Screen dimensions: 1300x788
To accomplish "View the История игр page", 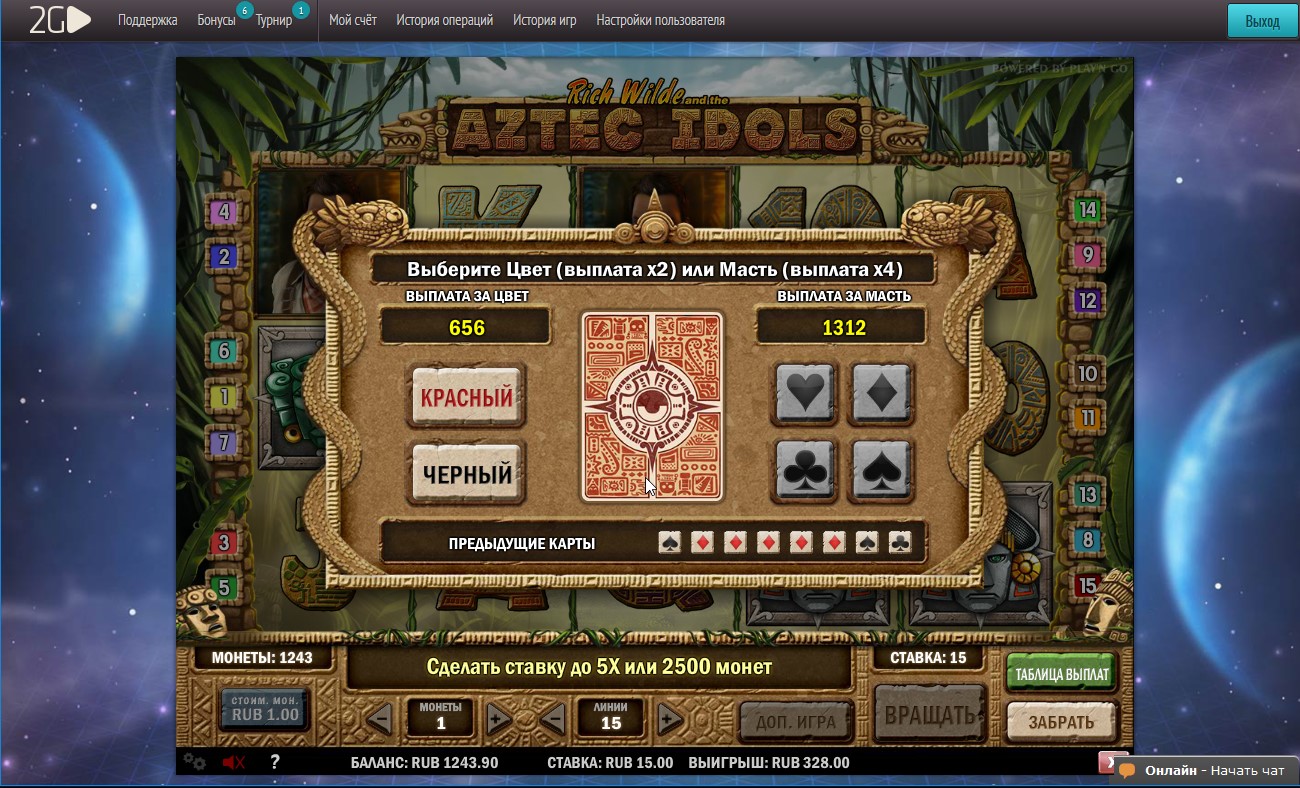I will pyautogui.click(x=544, y=20).
